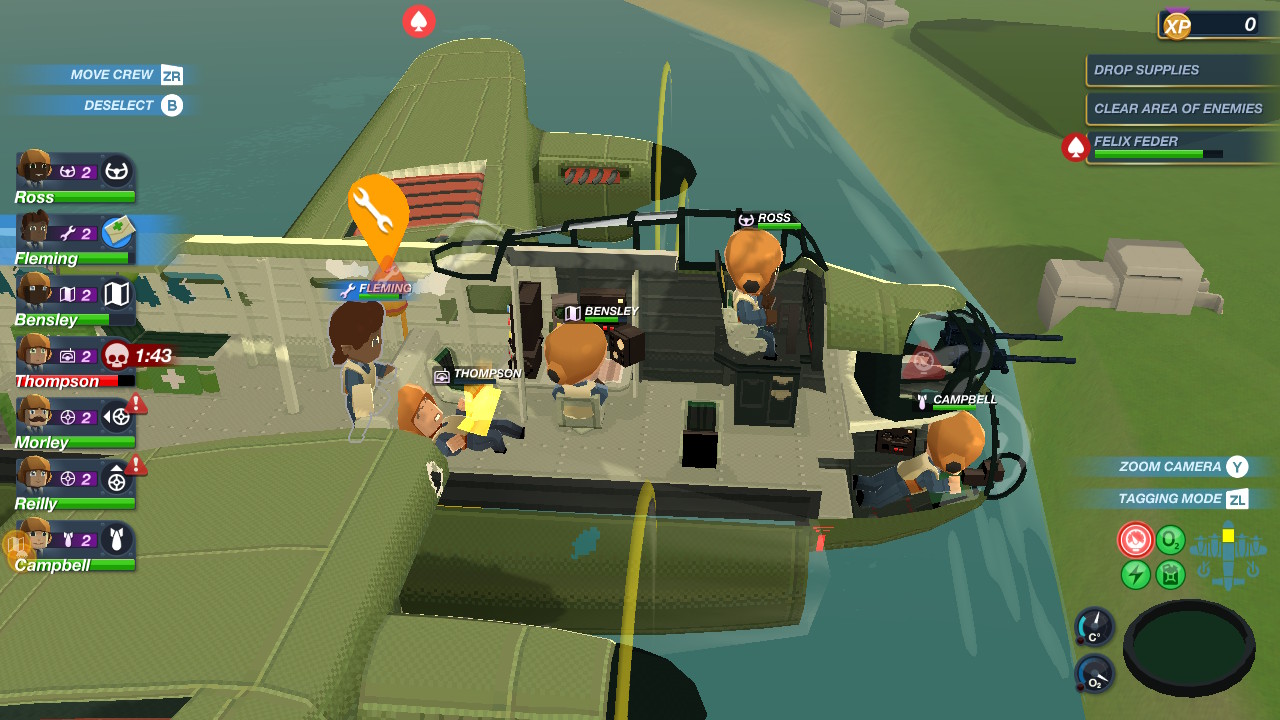
Task: Select the fire extinguisher equipment icon
Action: click(1136, 540)
